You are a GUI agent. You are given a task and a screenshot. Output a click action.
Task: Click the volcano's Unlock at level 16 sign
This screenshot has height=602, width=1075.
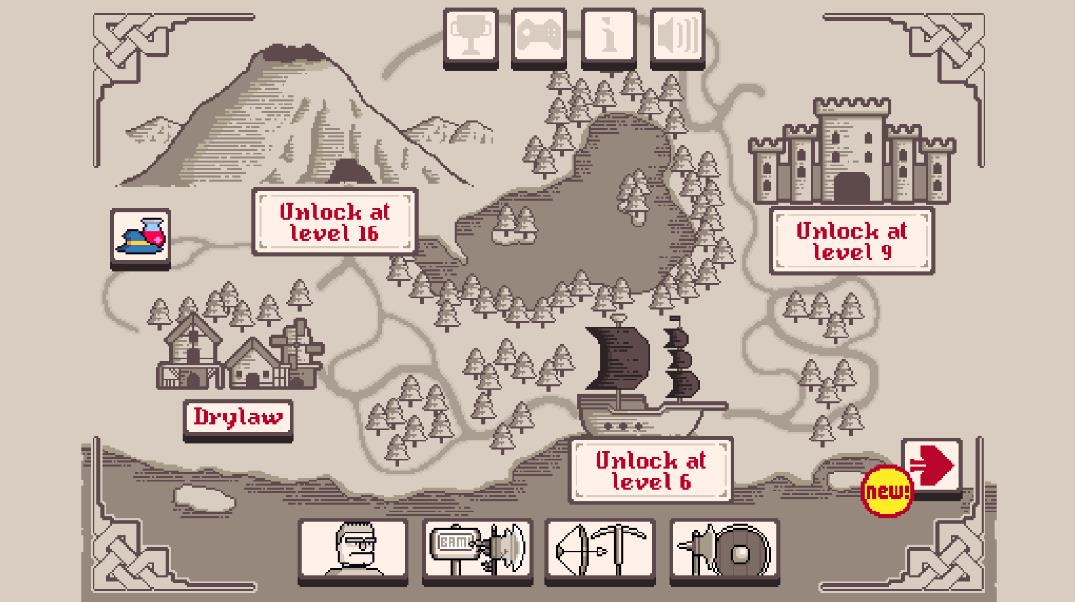coord(334,222)
